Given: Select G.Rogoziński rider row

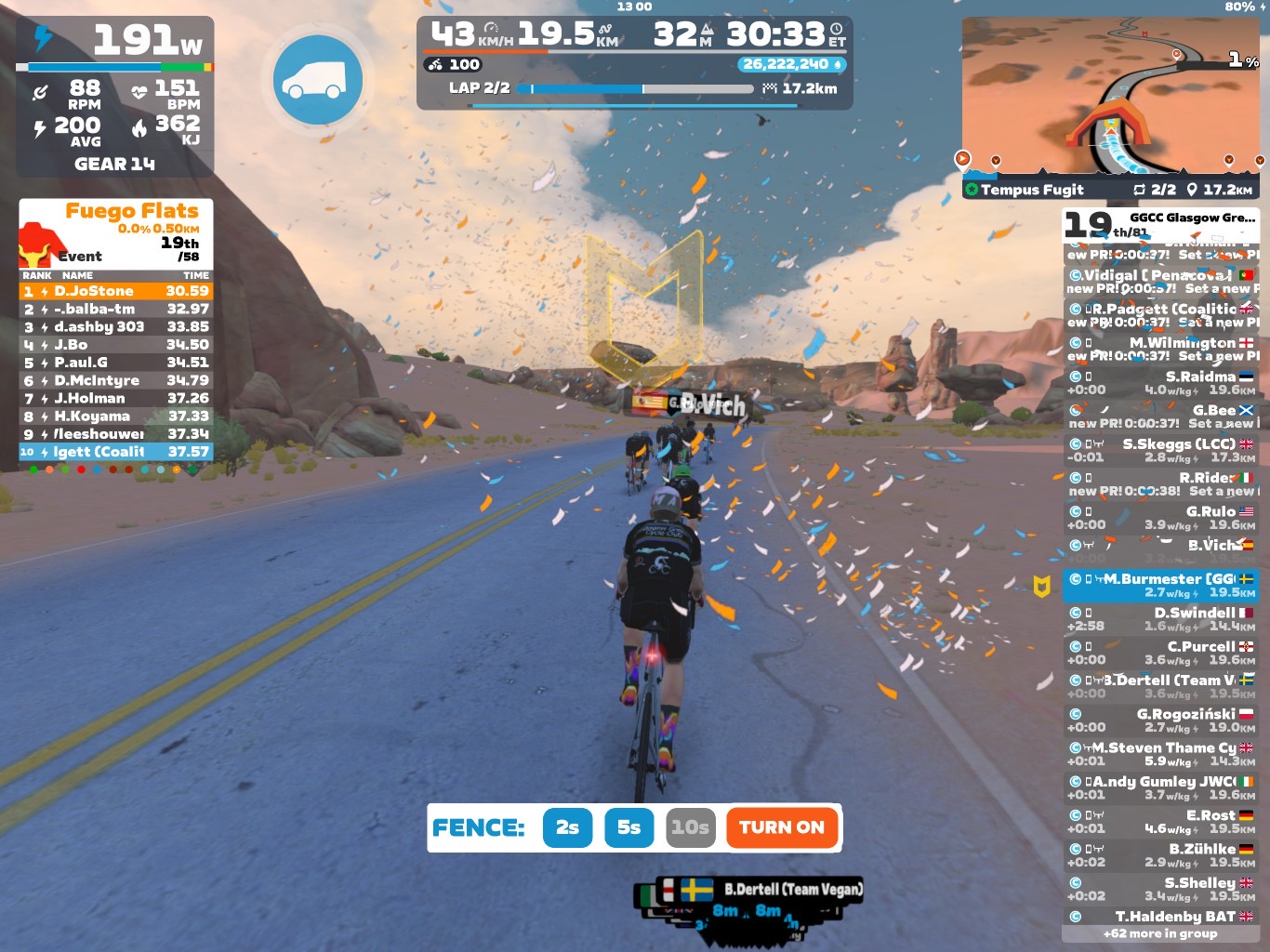Looking at the screenshot, I should 1160,721.
